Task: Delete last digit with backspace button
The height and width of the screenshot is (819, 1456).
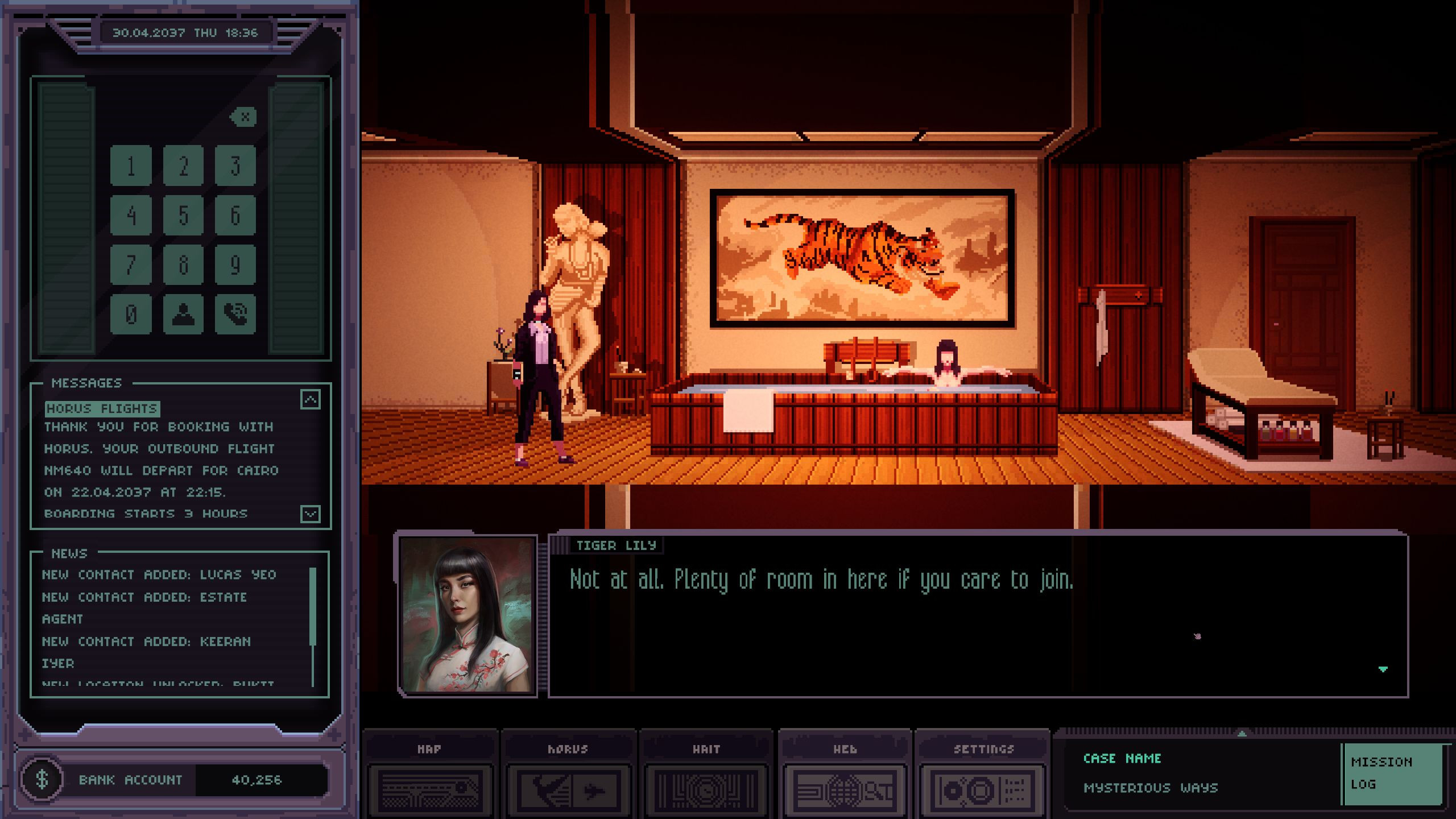Action: (x=244, y=117)
